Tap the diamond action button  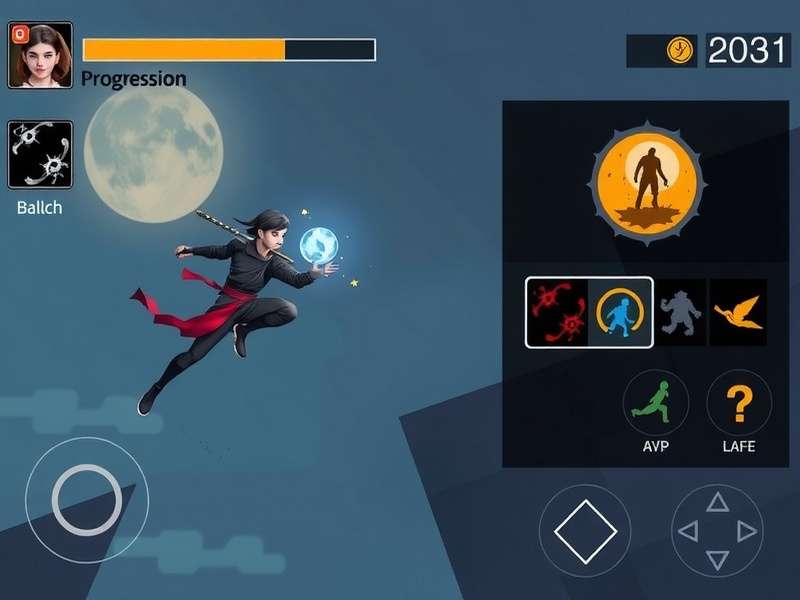[585, 531]
